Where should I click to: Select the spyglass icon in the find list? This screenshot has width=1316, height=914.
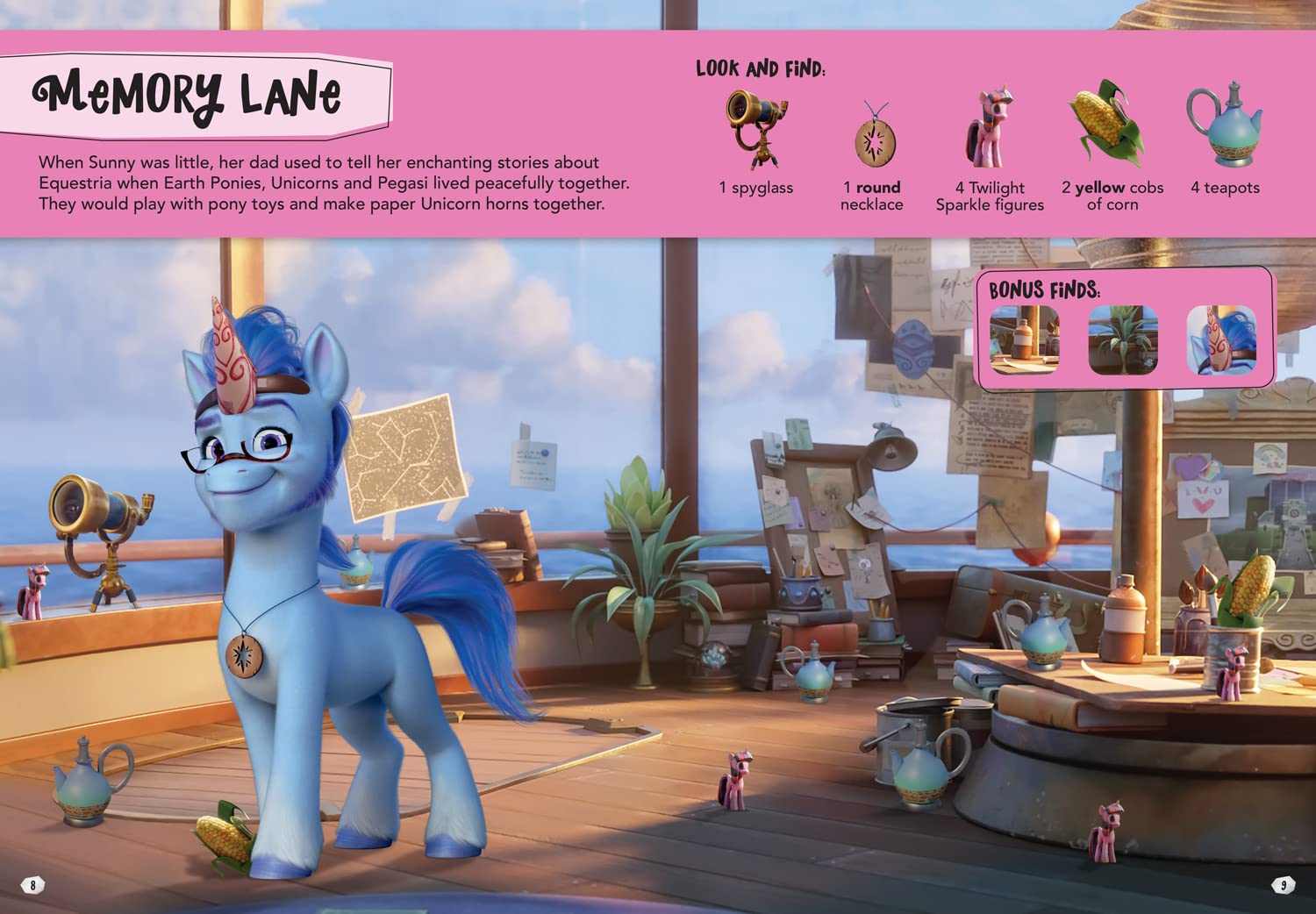tap(755, 130)
